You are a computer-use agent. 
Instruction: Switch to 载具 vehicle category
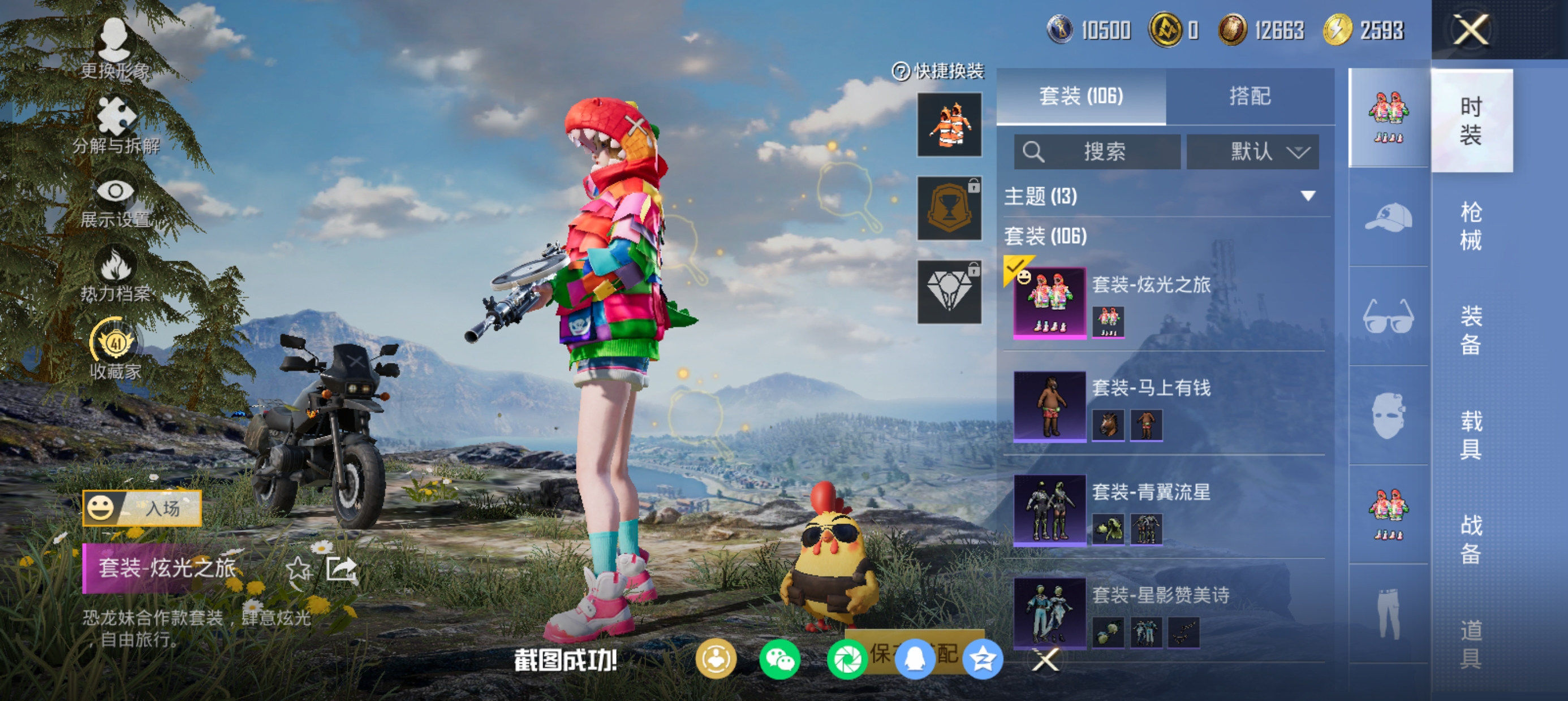coord(1471,435)
